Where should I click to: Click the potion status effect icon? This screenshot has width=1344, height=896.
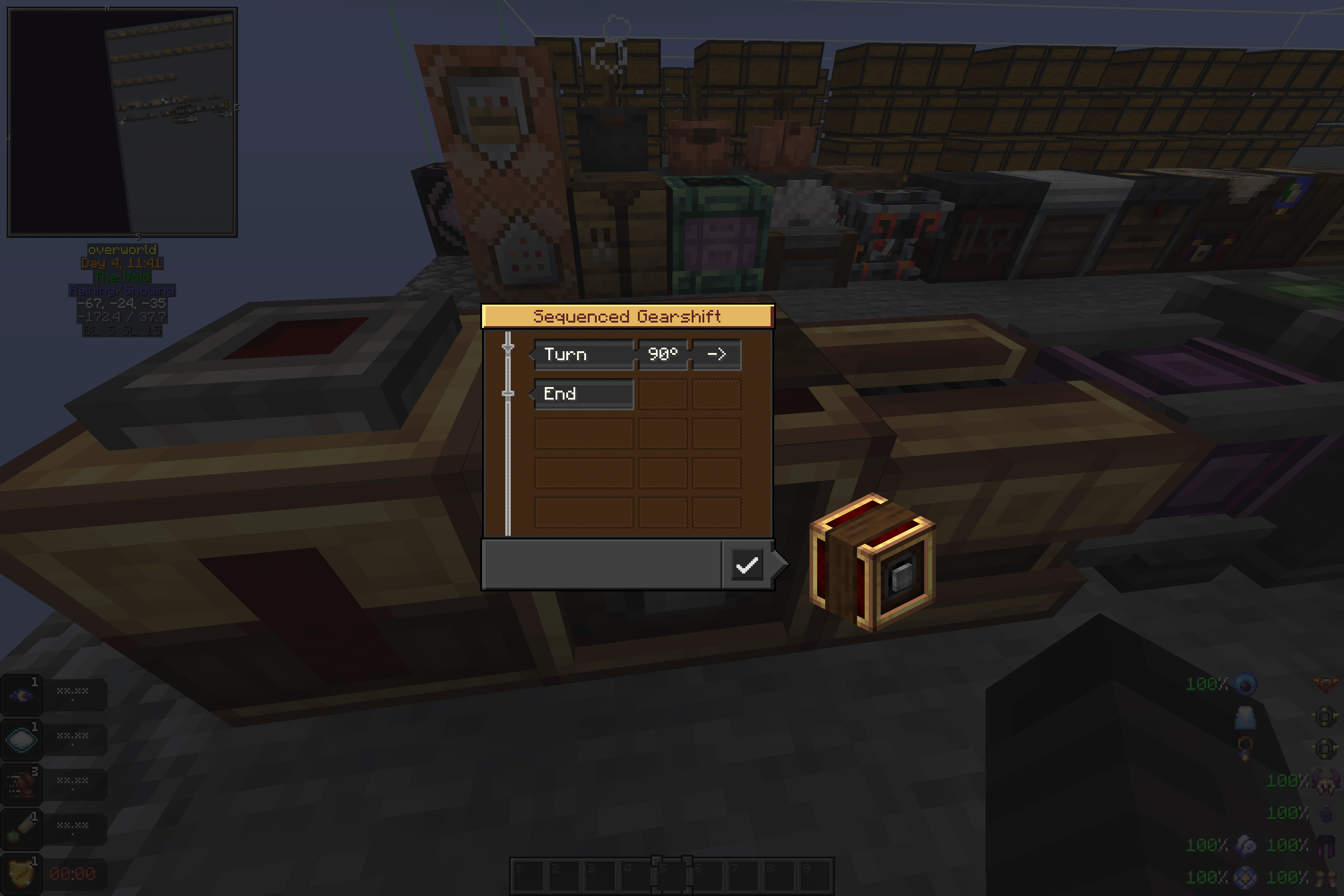pyautogui.click(x=21, y=828)
